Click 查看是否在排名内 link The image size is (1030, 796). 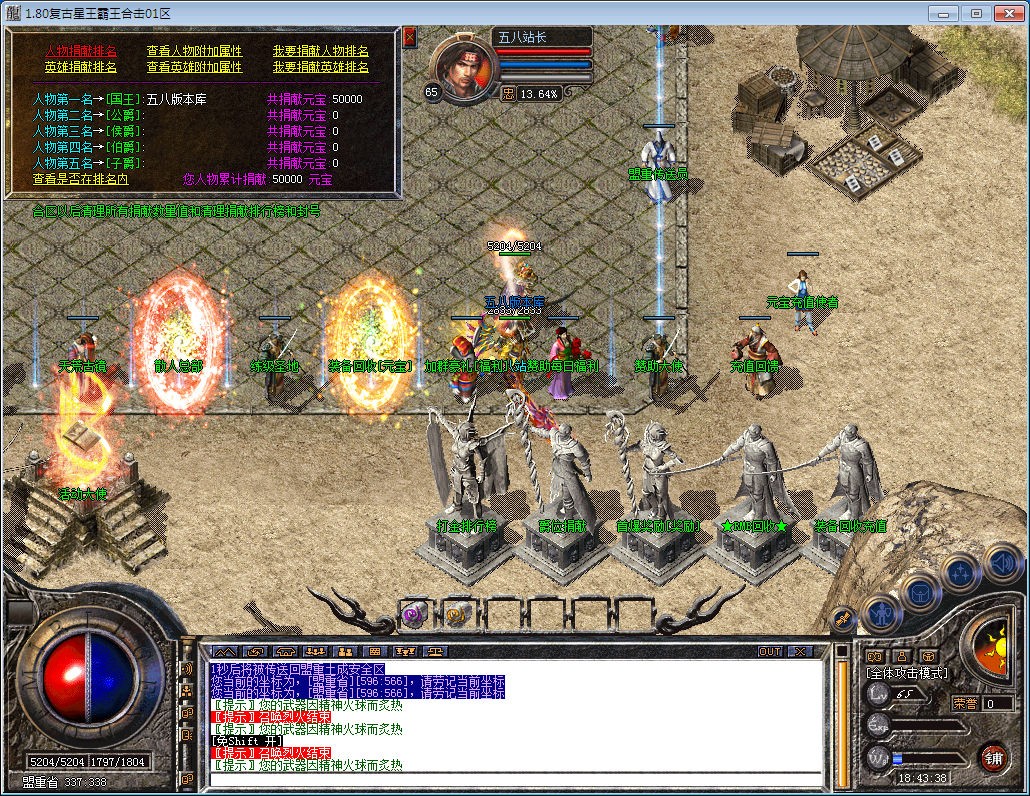[x=80, y=179]
